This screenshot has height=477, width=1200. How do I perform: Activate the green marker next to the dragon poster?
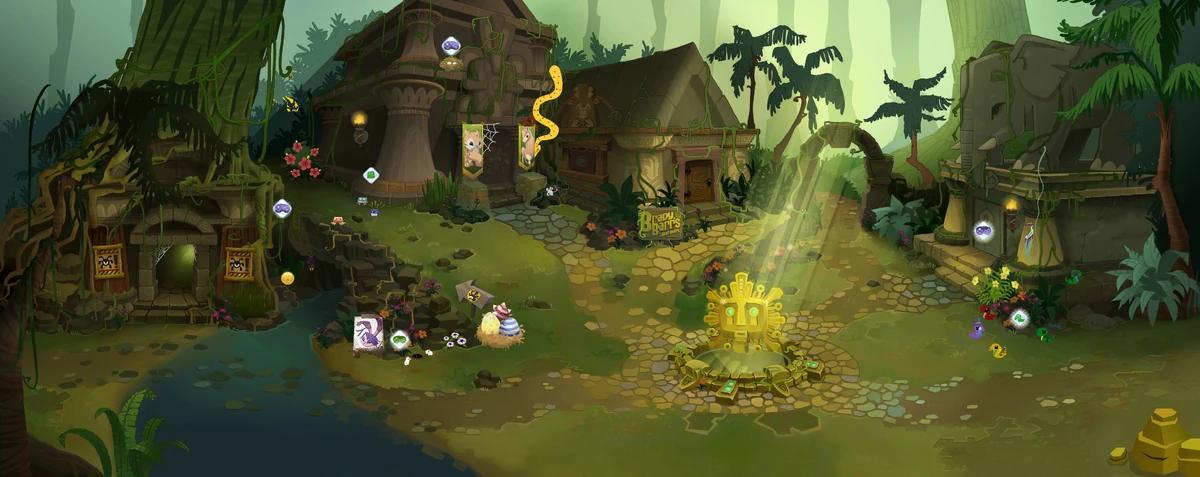pyautogui.click(x=400, y=338)
